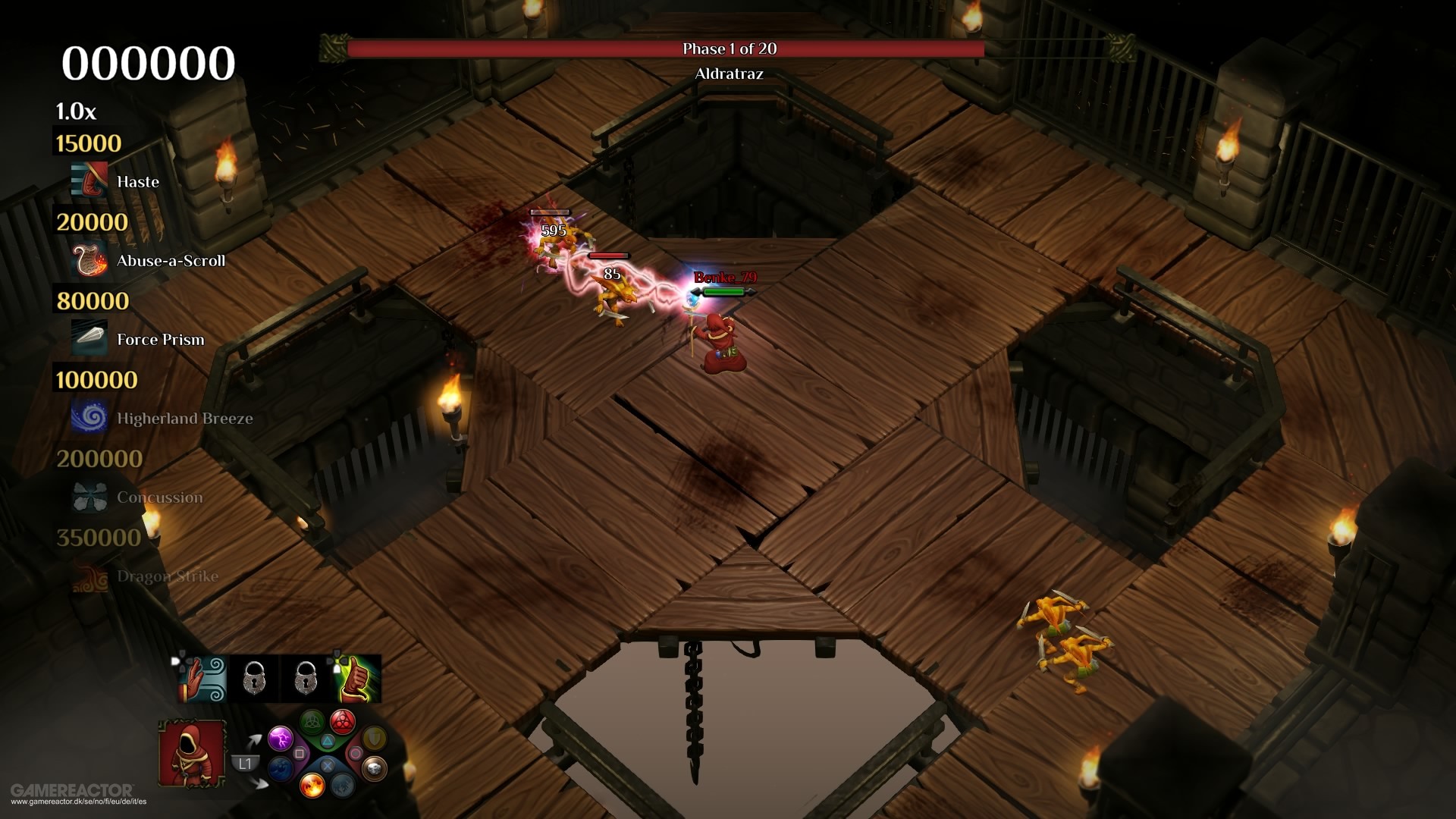Image resolution: width=1456 pixels, height=819 pixels.
Task: Select the frost cold element orb
Action: [343, 786]
